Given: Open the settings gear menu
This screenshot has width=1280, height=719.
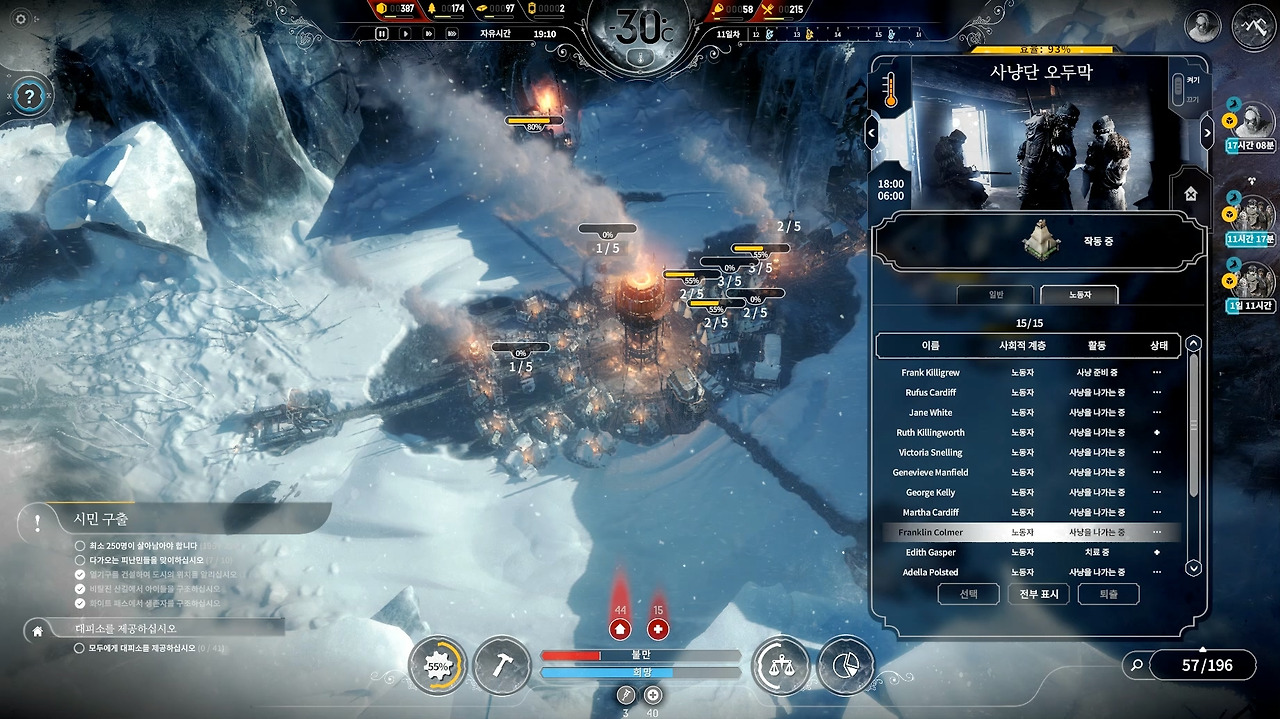Looking at the screenshot, I should coord(21,19).
